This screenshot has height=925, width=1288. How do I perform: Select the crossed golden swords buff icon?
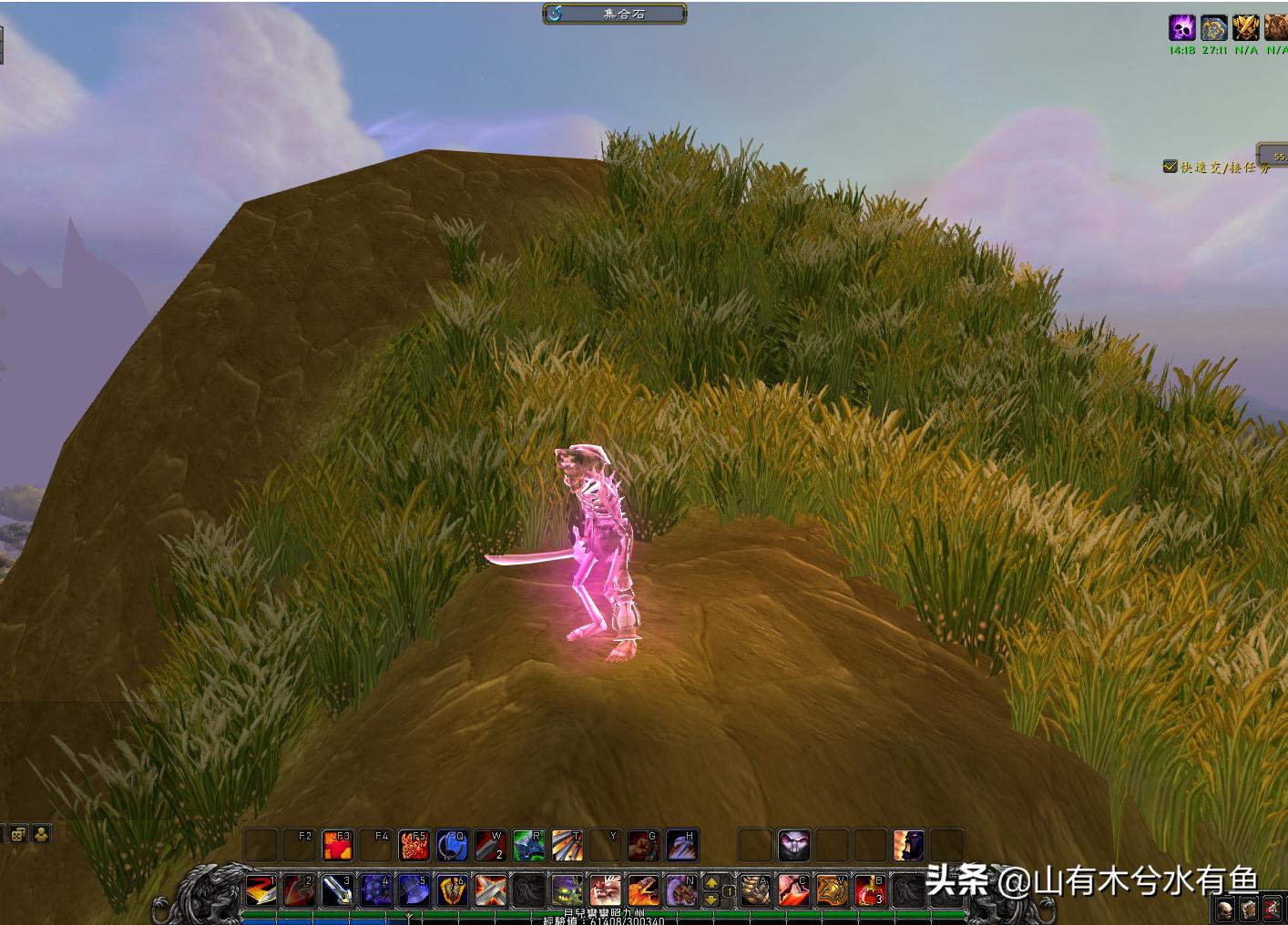[x=1245, y=27]
